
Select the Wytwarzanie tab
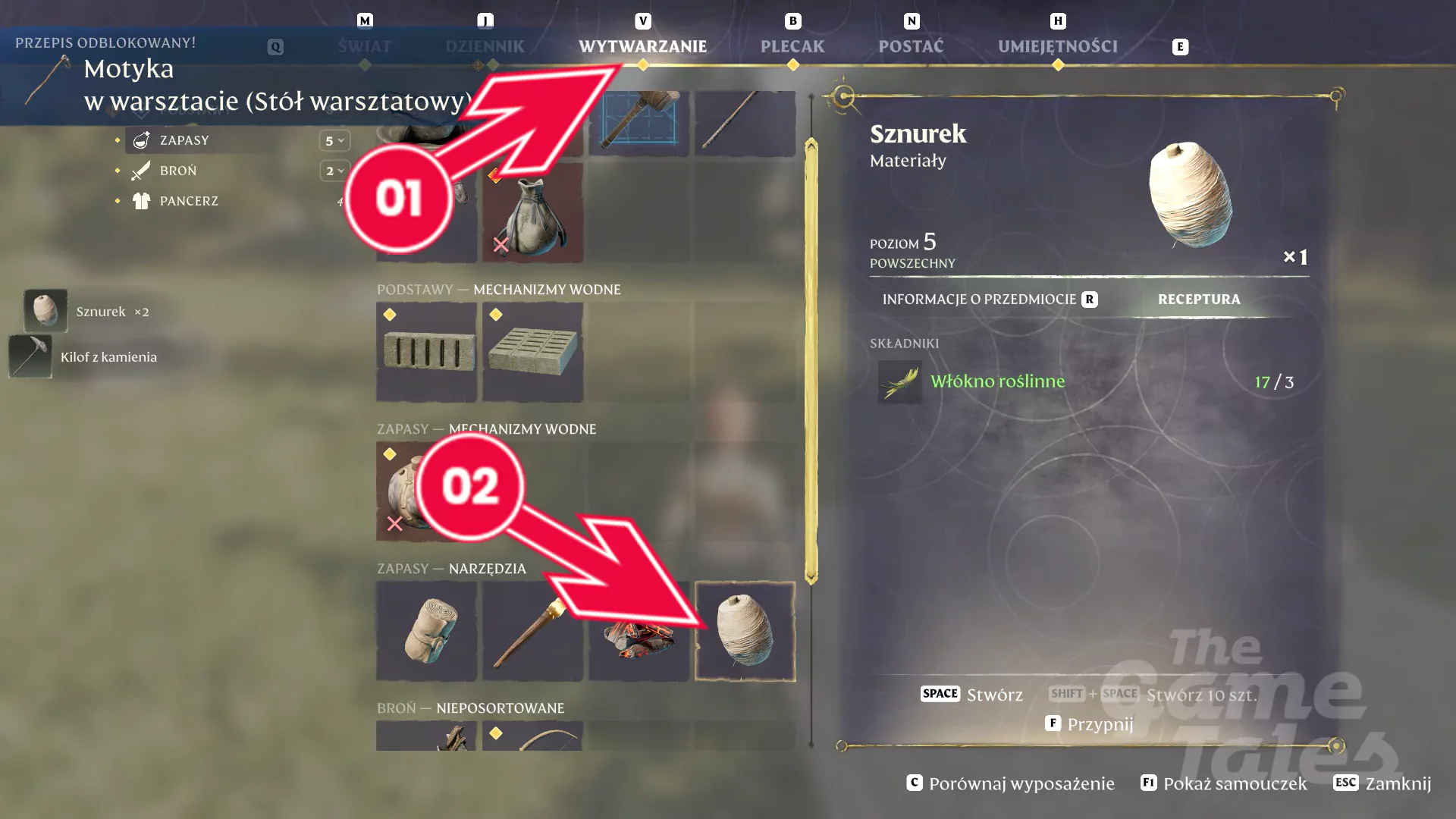[x=642, y=46]
